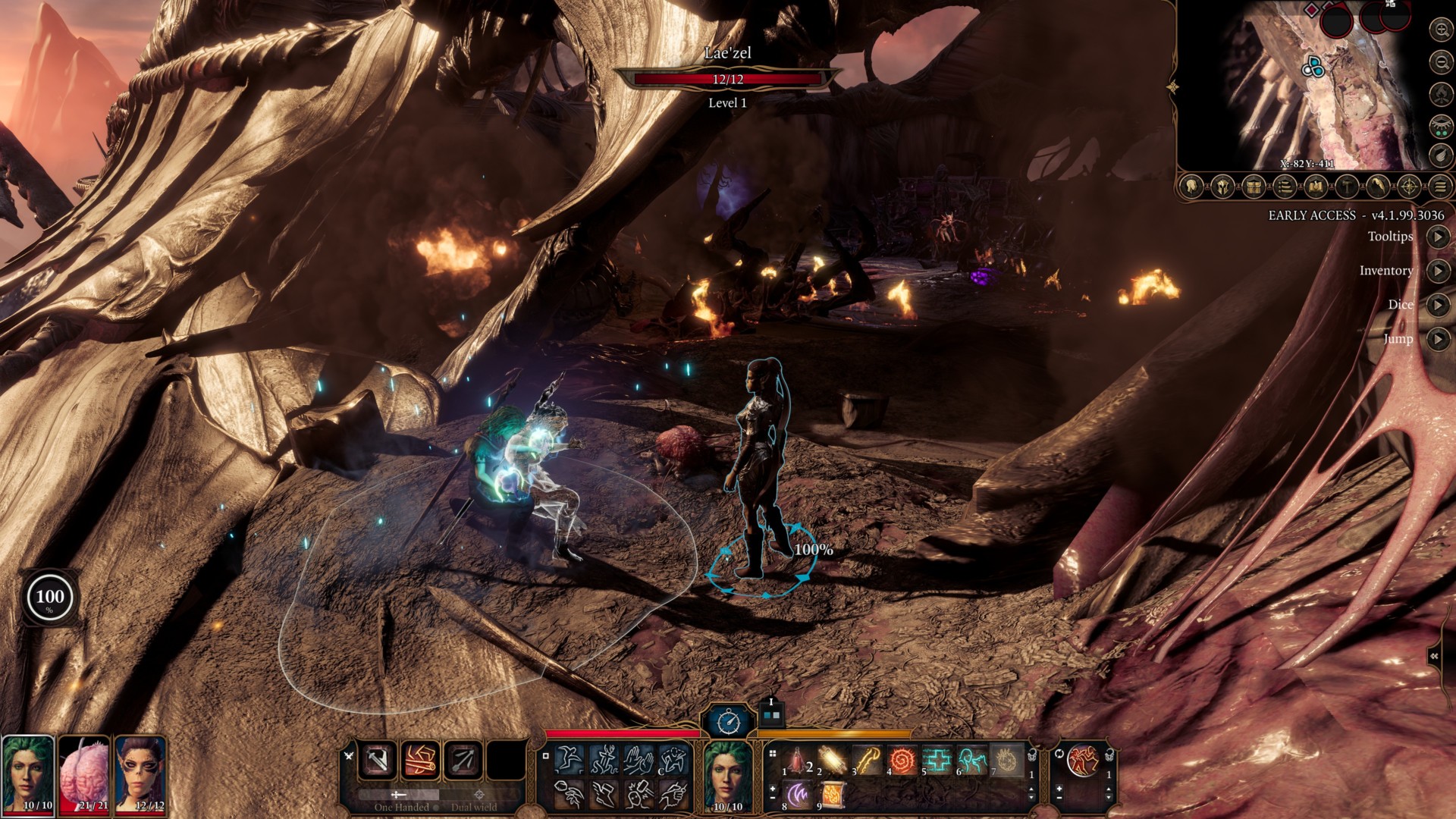1456x819 pixels.
Task: Open the Dice tutorial arrow button
Action: pyautogui.click(x=1438, y=305)
